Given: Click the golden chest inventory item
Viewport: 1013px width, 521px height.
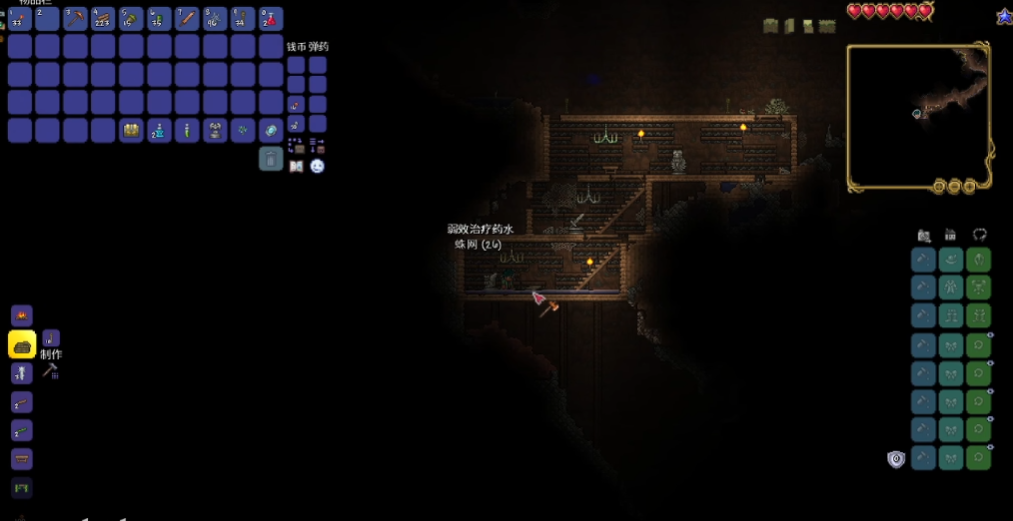Looking at the screenshot, I should pos(131,131).
